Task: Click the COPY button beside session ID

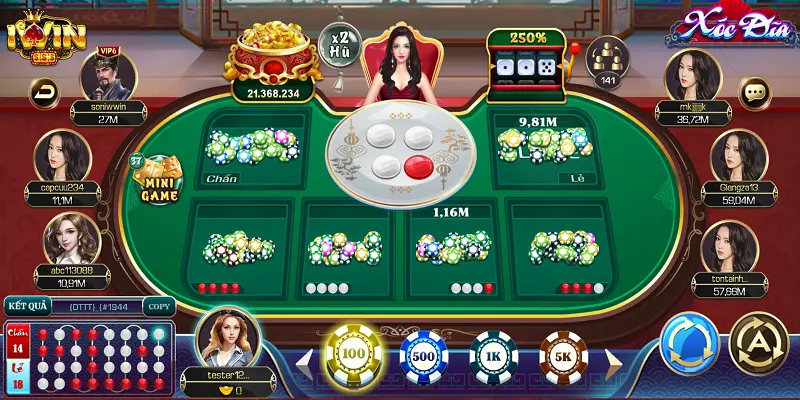Action: click(x=158, y=306)
